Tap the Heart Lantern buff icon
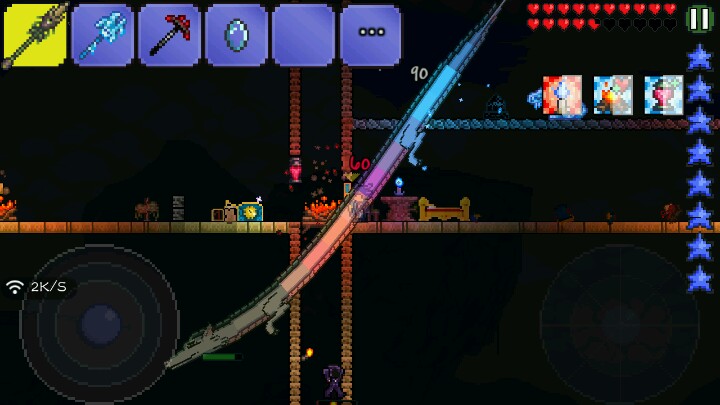The height and width of the screenshot is (405, 720). (664, 95)
